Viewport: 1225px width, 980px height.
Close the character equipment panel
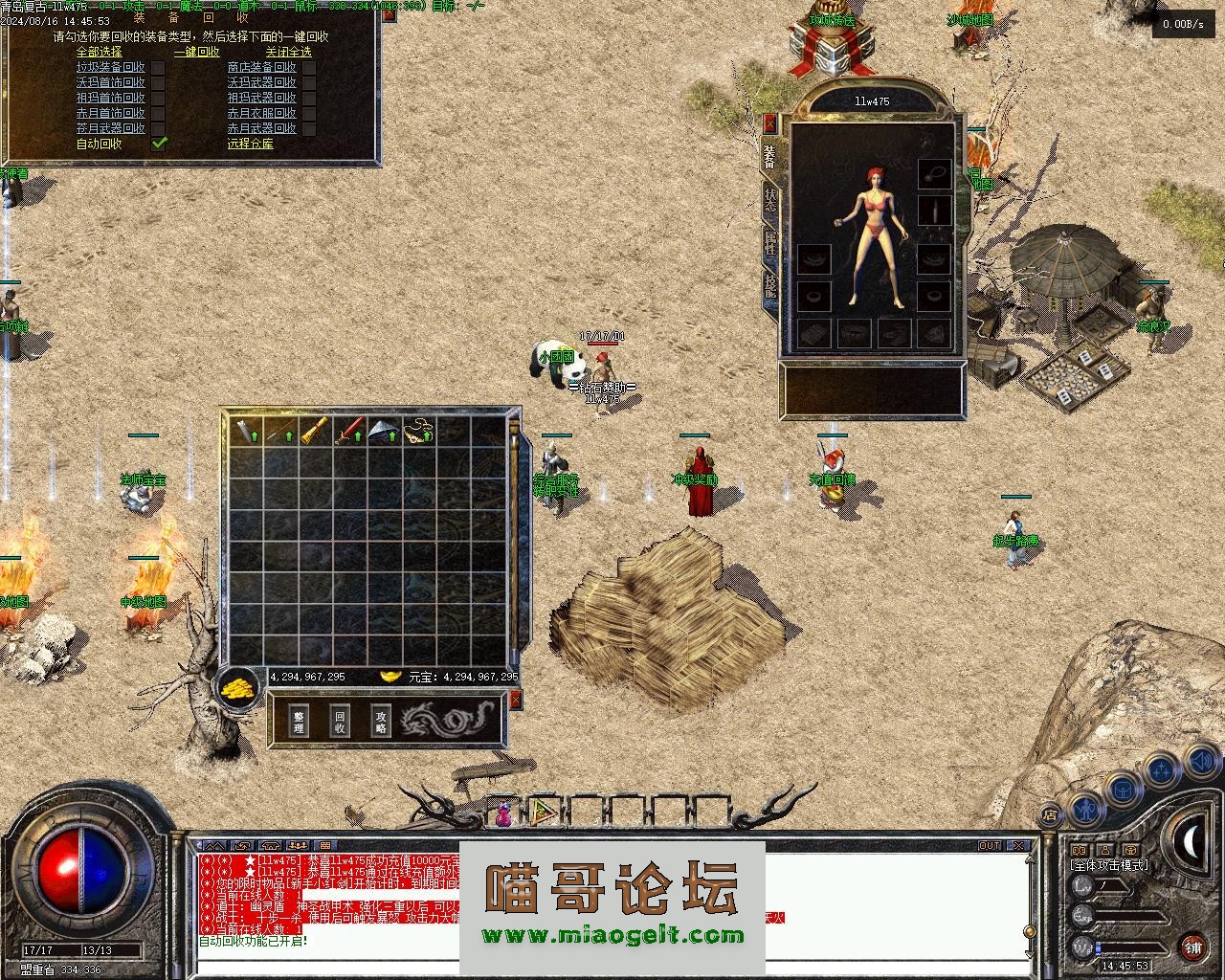tap(770, 123)
